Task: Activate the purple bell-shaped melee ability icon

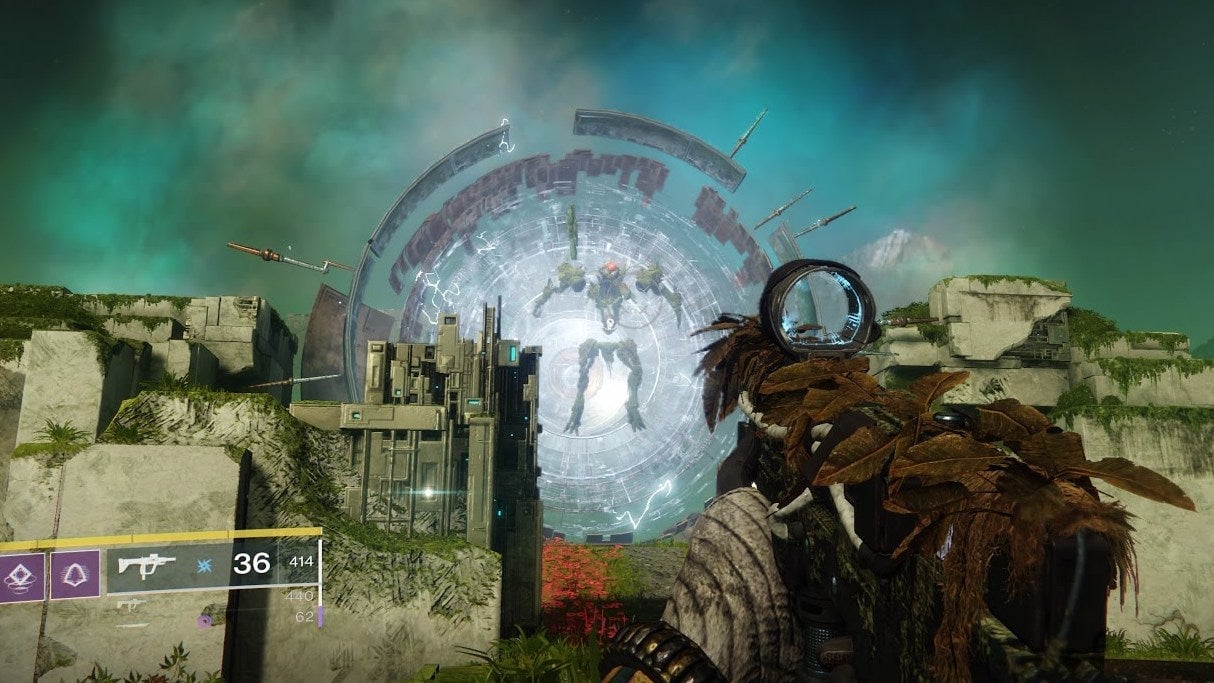Action: [x=75, y=575]
